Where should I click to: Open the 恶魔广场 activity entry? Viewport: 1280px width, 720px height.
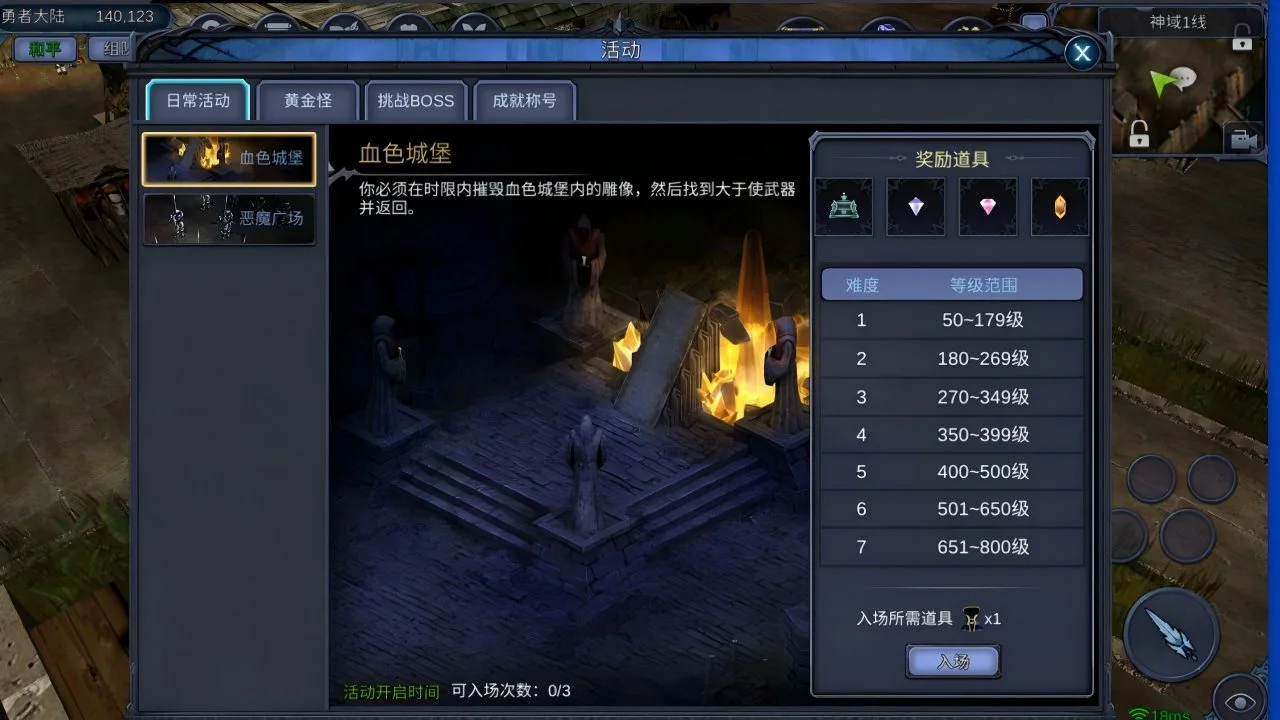tap(229, 218)
